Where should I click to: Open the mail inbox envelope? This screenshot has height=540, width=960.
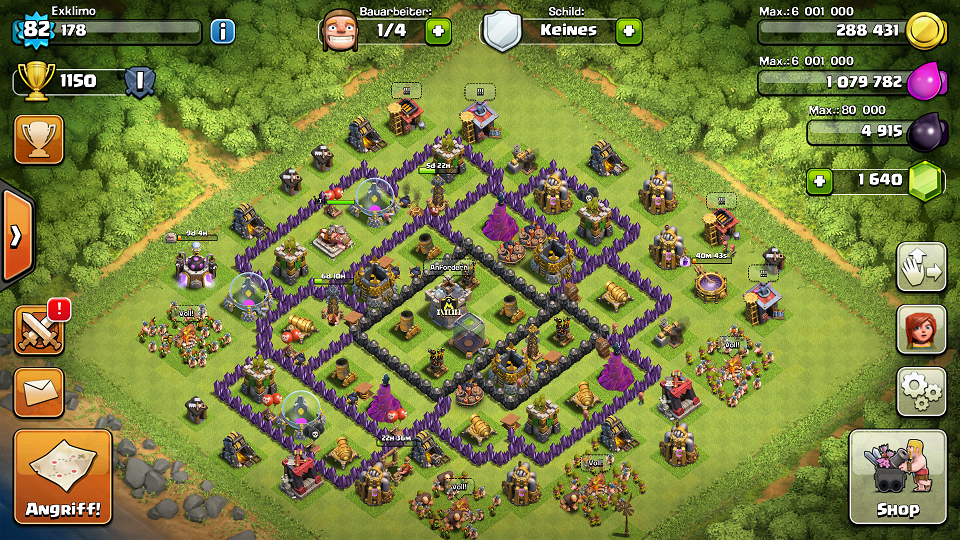point(39,391)
